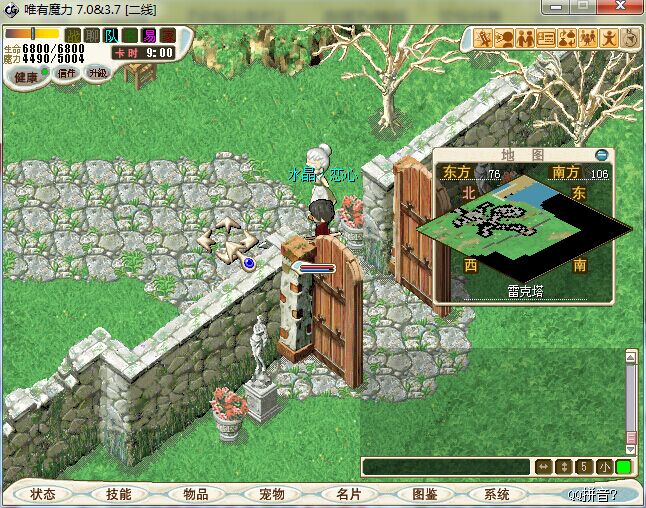646x508 pixels.
Task: Click the crossed swords duel icon
Action: point(483,38)
